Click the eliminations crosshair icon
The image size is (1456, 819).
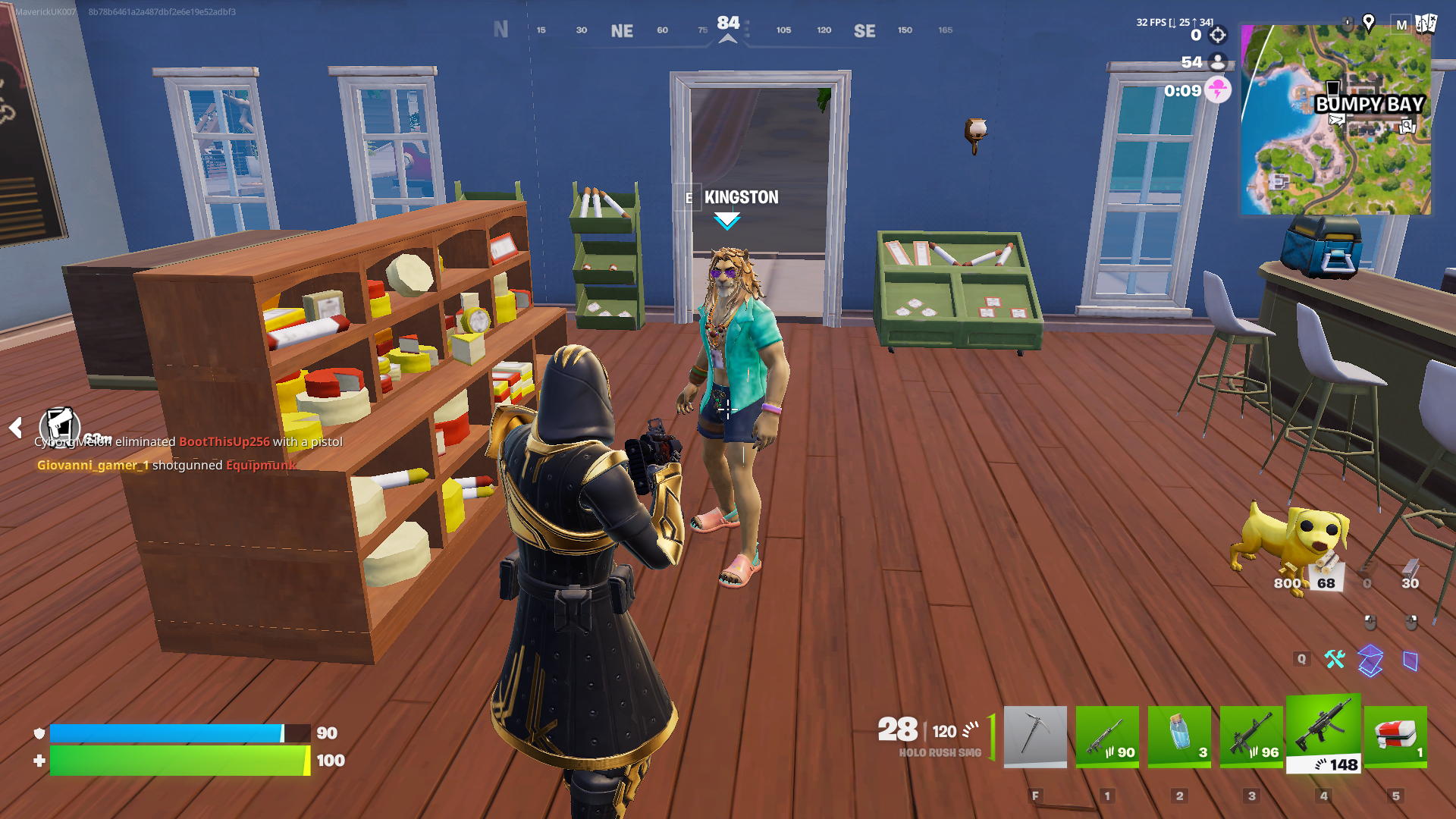[1218, 35]
